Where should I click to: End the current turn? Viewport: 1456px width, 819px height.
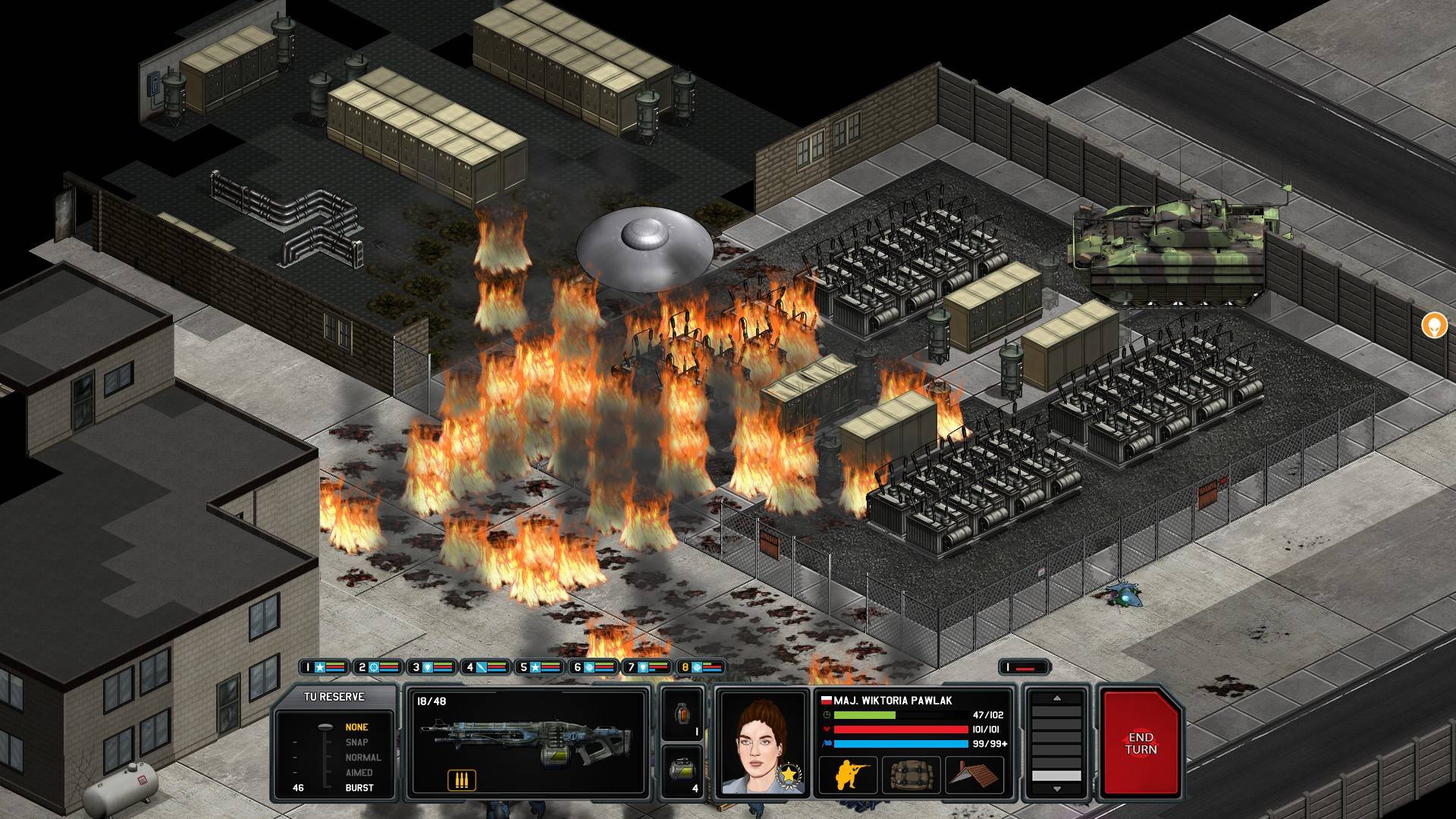[1141, 742]
